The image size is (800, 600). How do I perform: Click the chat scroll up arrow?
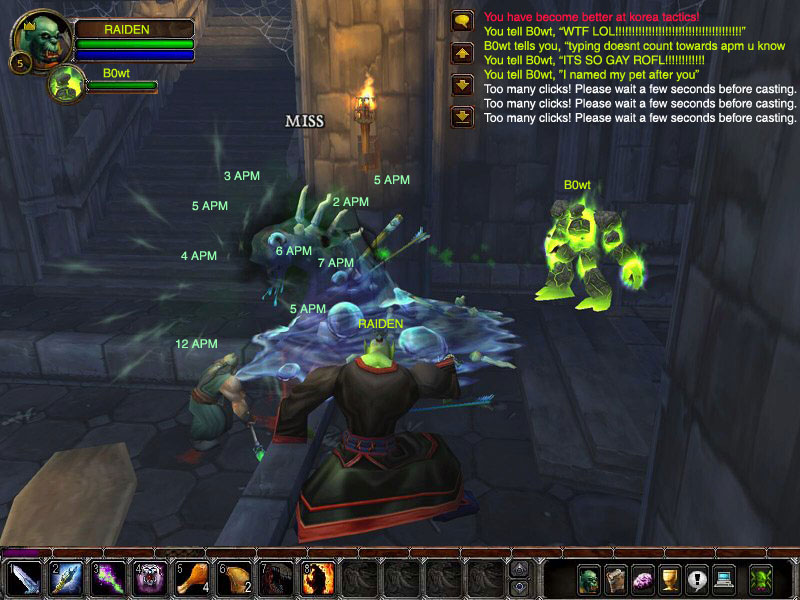[x=462, y=52]
